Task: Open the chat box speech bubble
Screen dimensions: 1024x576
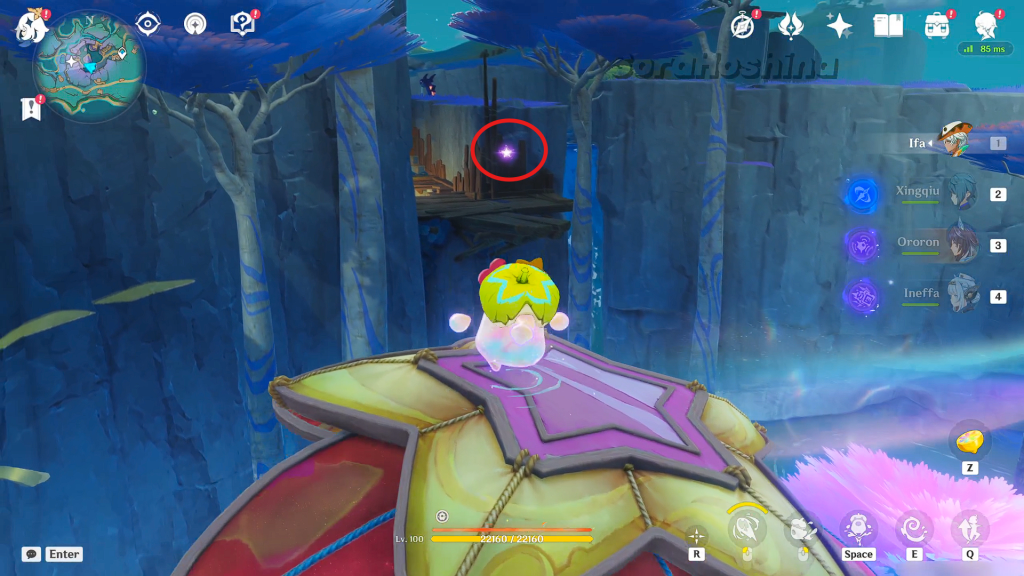Action: click(32, 554)
